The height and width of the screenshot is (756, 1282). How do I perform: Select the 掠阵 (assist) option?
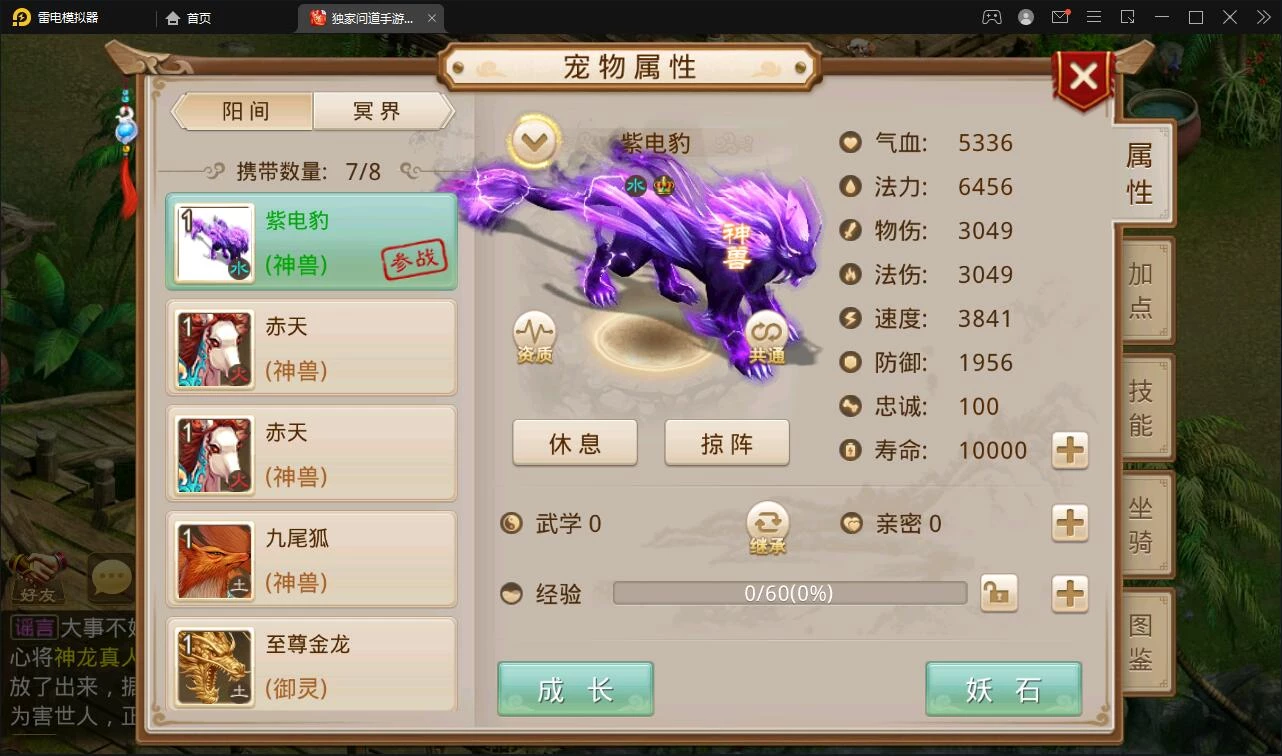point(727,442)
